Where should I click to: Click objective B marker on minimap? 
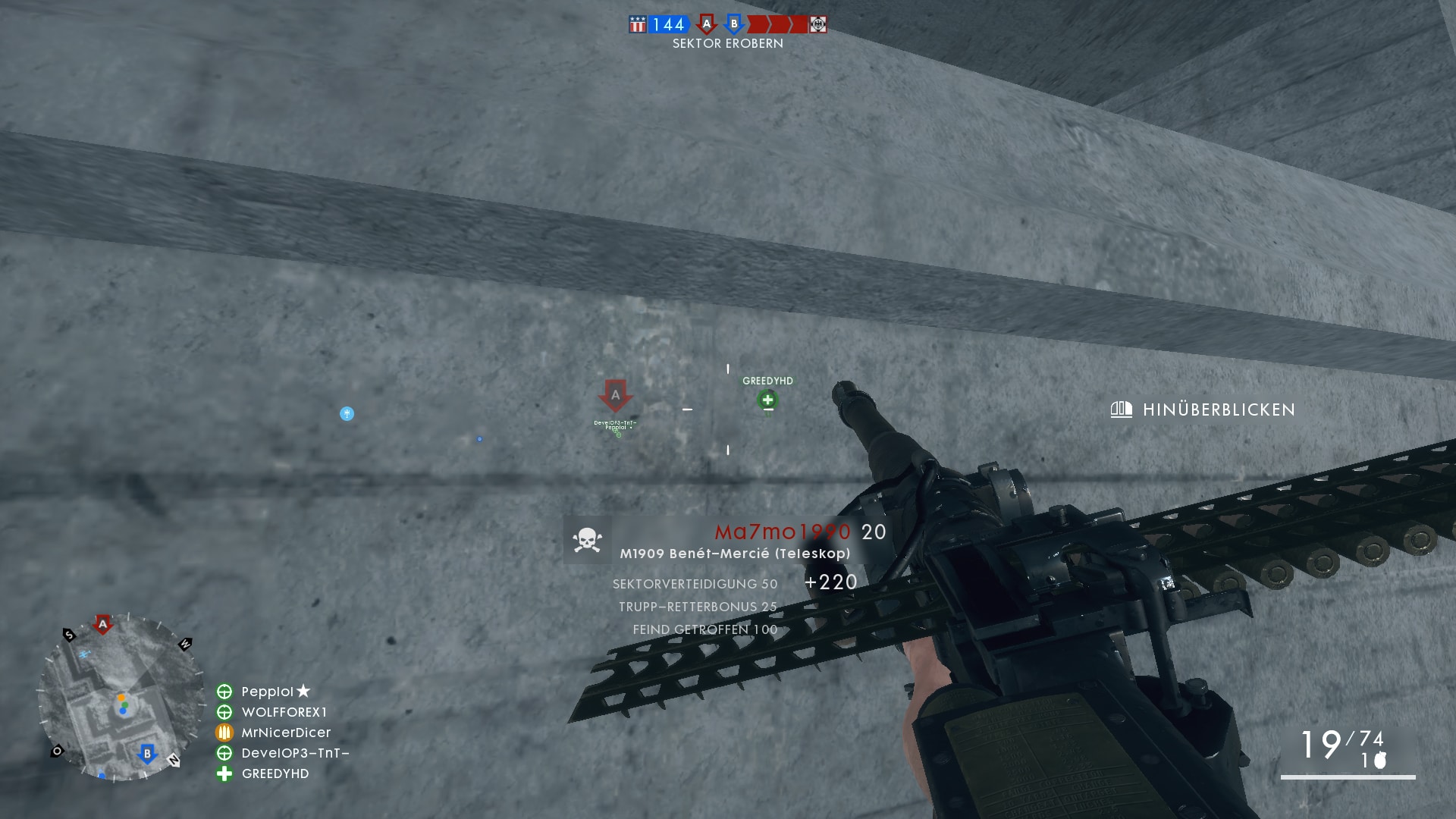point(147,754)
